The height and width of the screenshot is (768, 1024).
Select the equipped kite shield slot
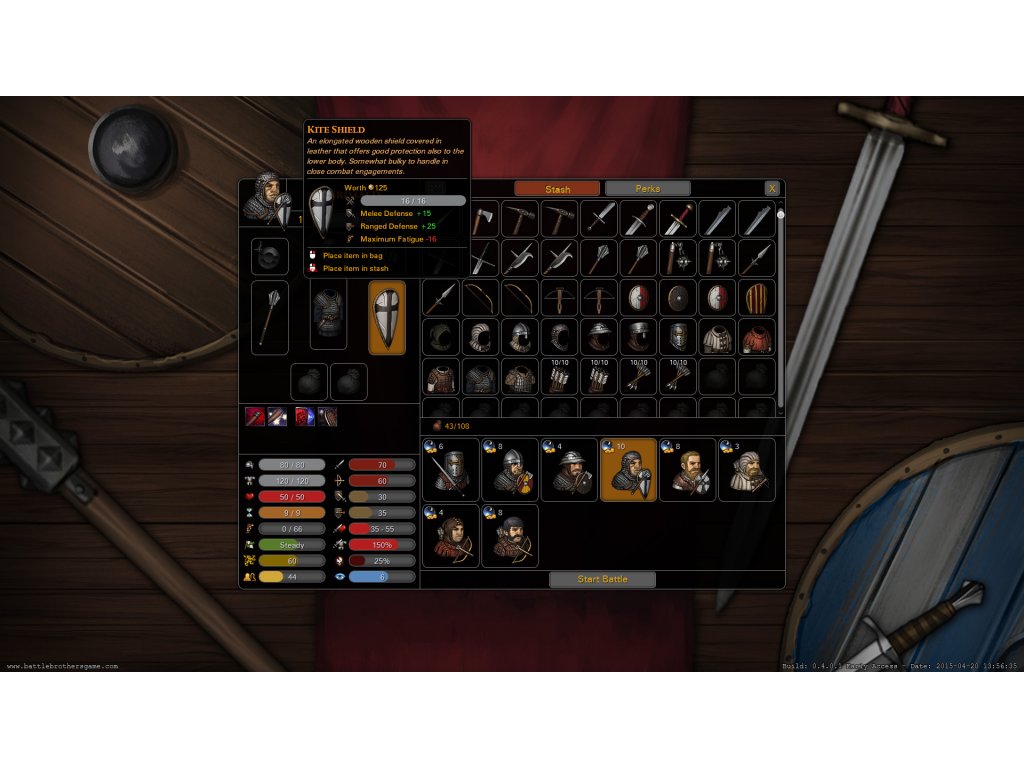tap(387, 317)
